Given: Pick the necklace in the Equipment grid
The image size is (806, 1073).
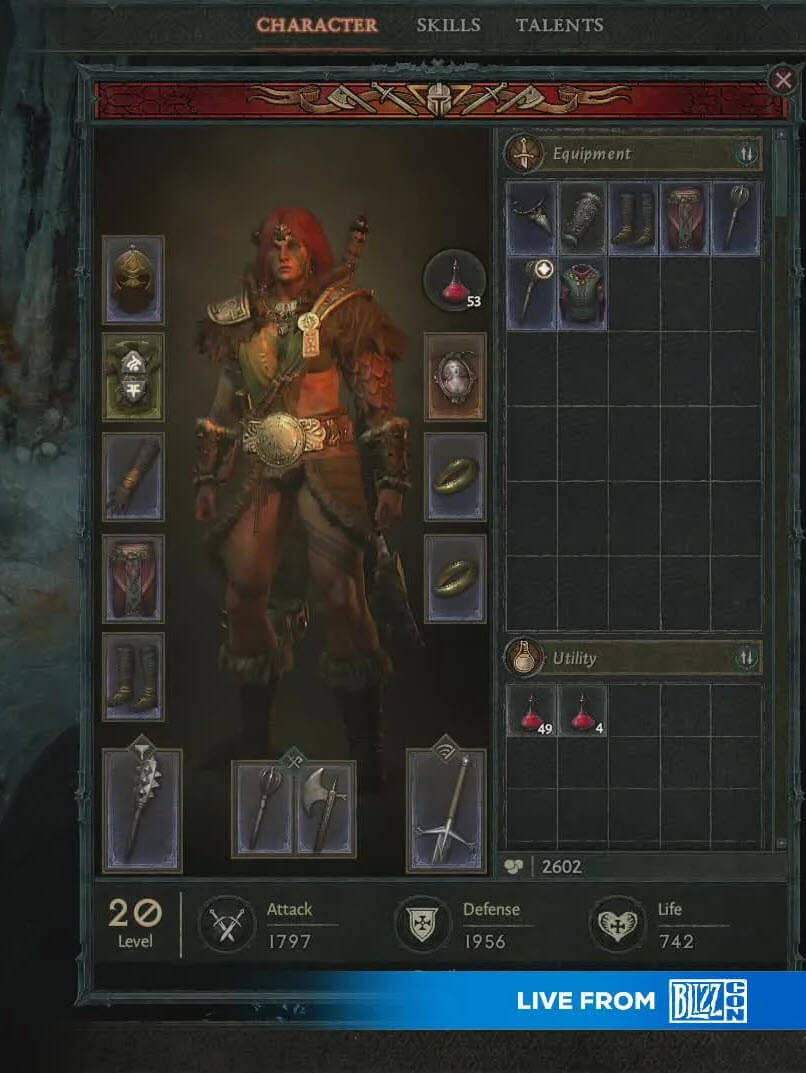Looking at the screenshot, I should point(532,218).
